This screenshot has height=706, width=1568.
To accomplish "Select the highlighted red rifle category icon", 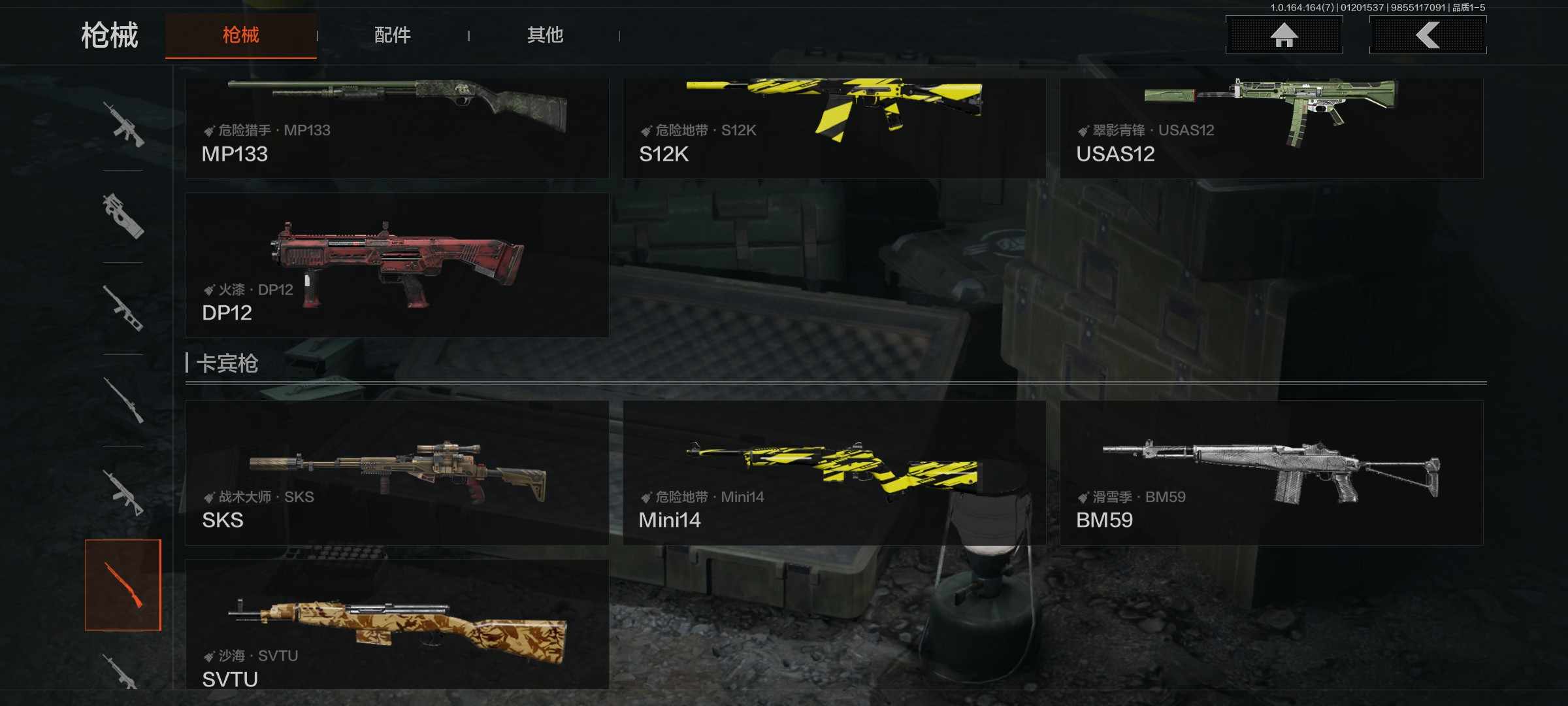I will (123, 585).
